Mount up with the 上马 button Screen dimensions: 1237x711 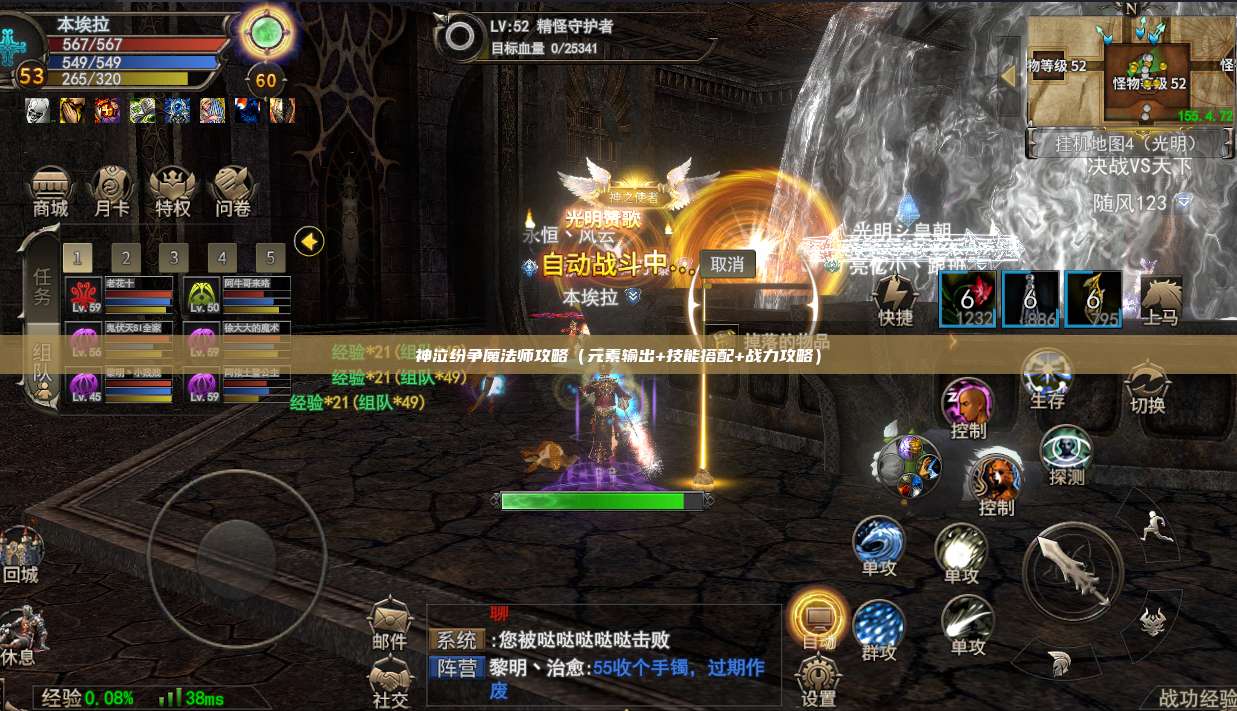(x=1160, y=300)
